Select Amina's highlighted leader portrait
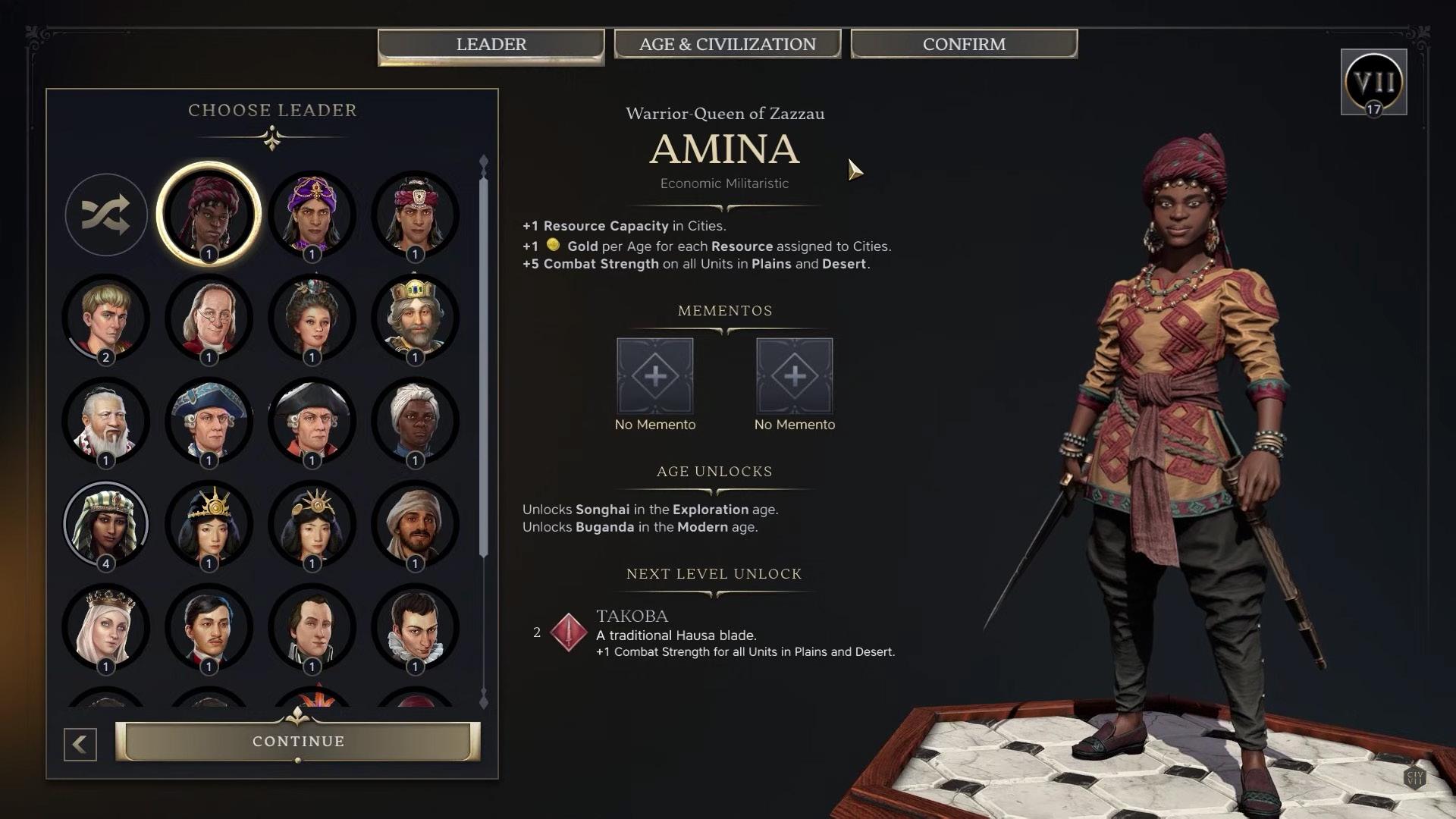 click(209, 215)
